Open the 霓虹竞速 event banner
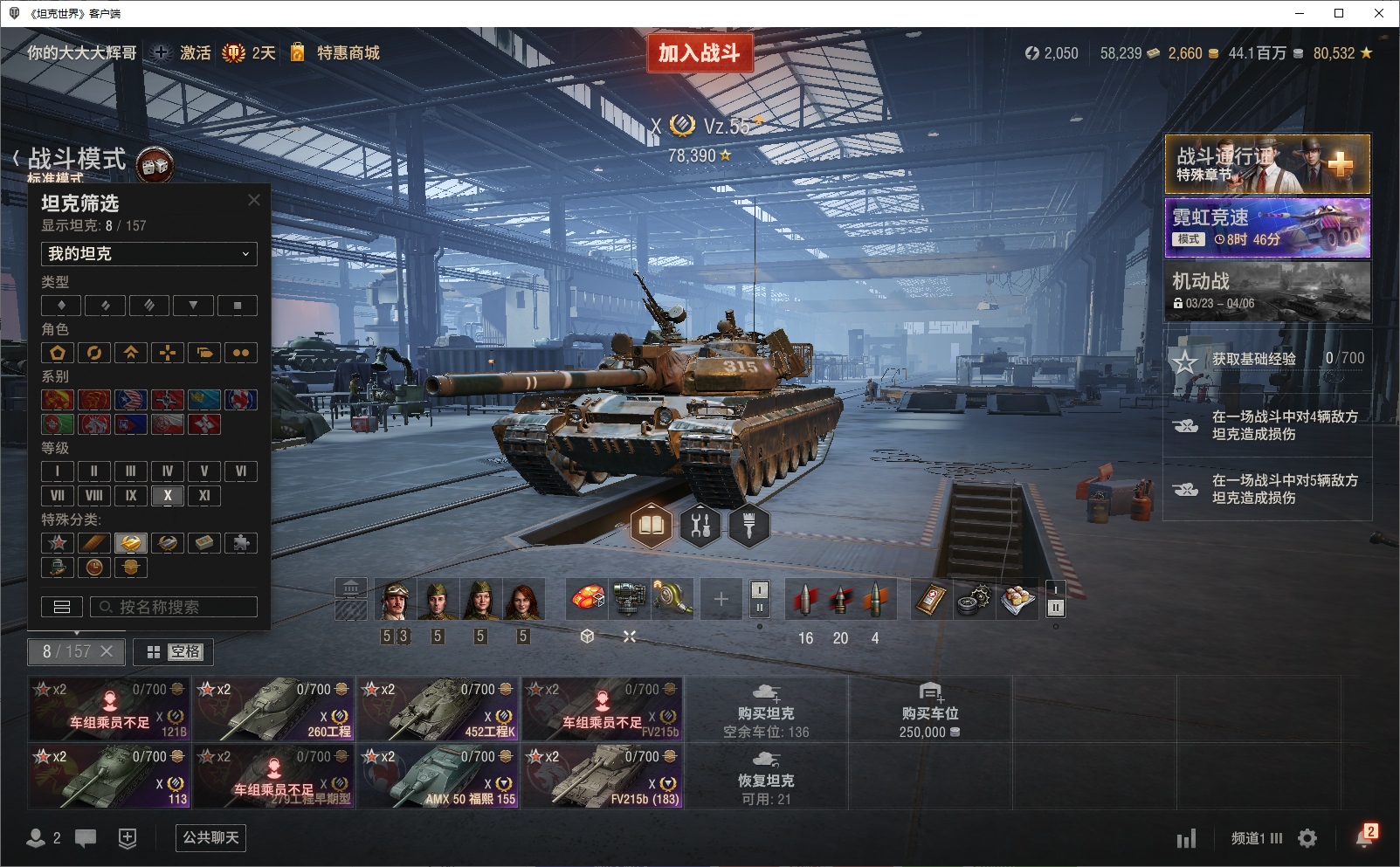The height and width of the screenshot is (867, 1400). coord(1267,228)
